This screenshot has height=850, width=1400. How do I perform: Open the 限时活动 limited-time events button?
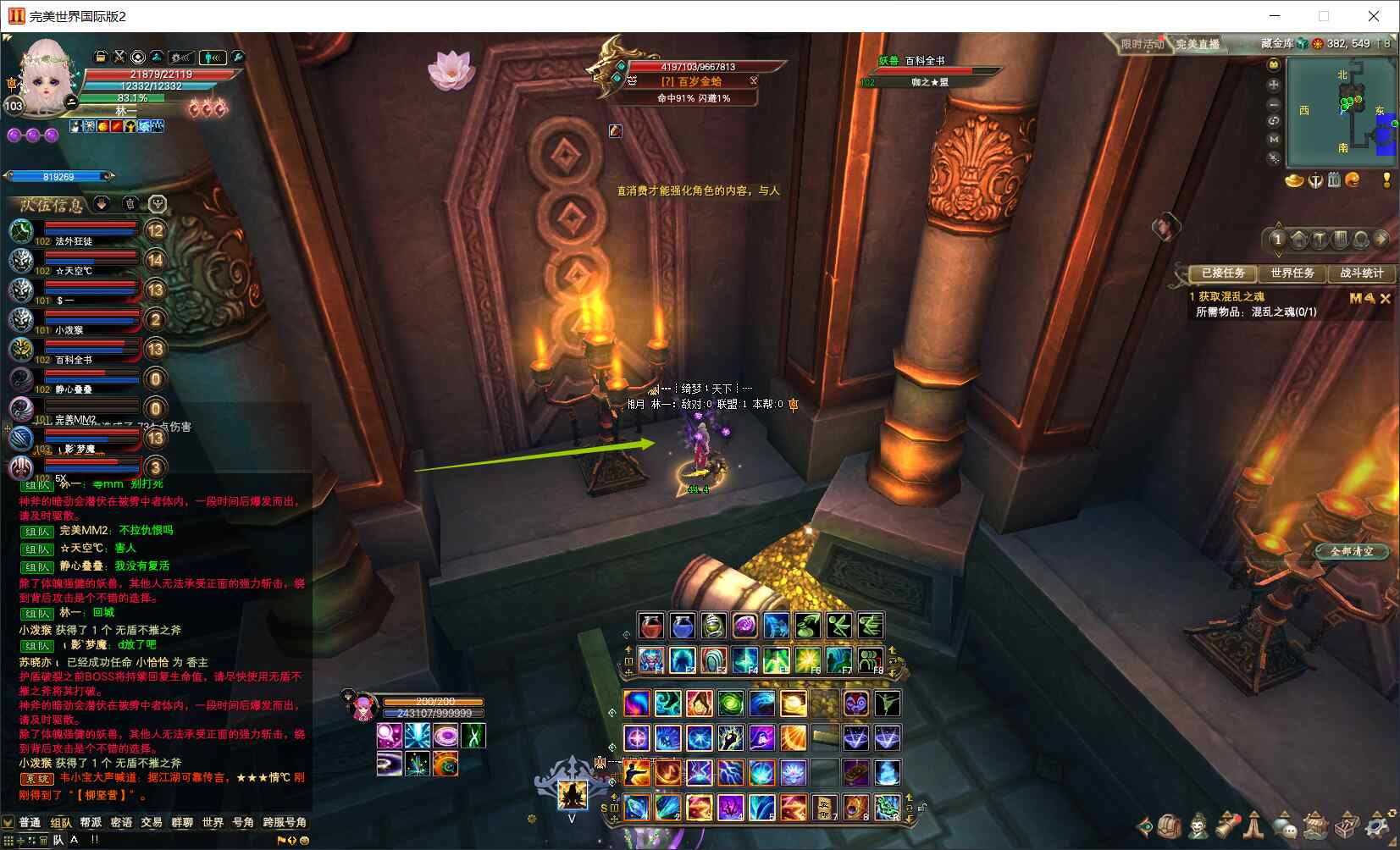1142,44
